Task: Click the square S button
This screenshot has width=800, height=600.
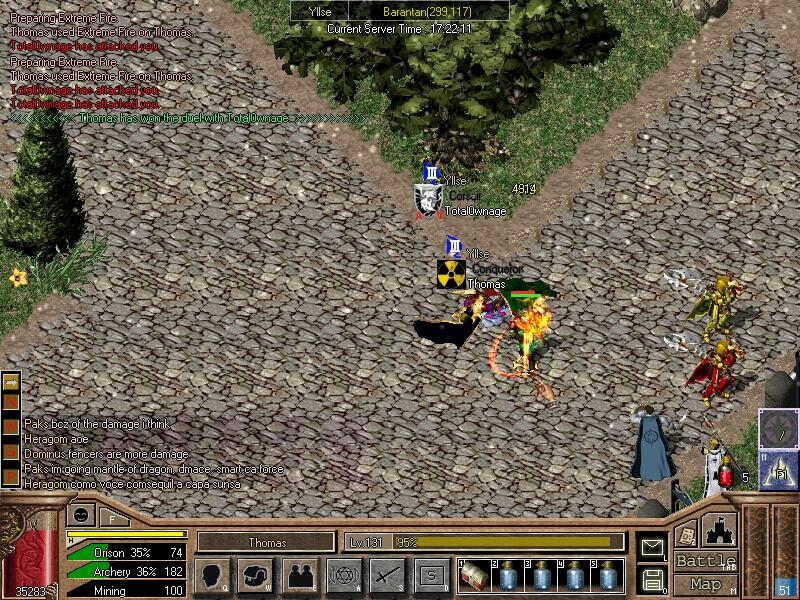Action: (431, 576)
